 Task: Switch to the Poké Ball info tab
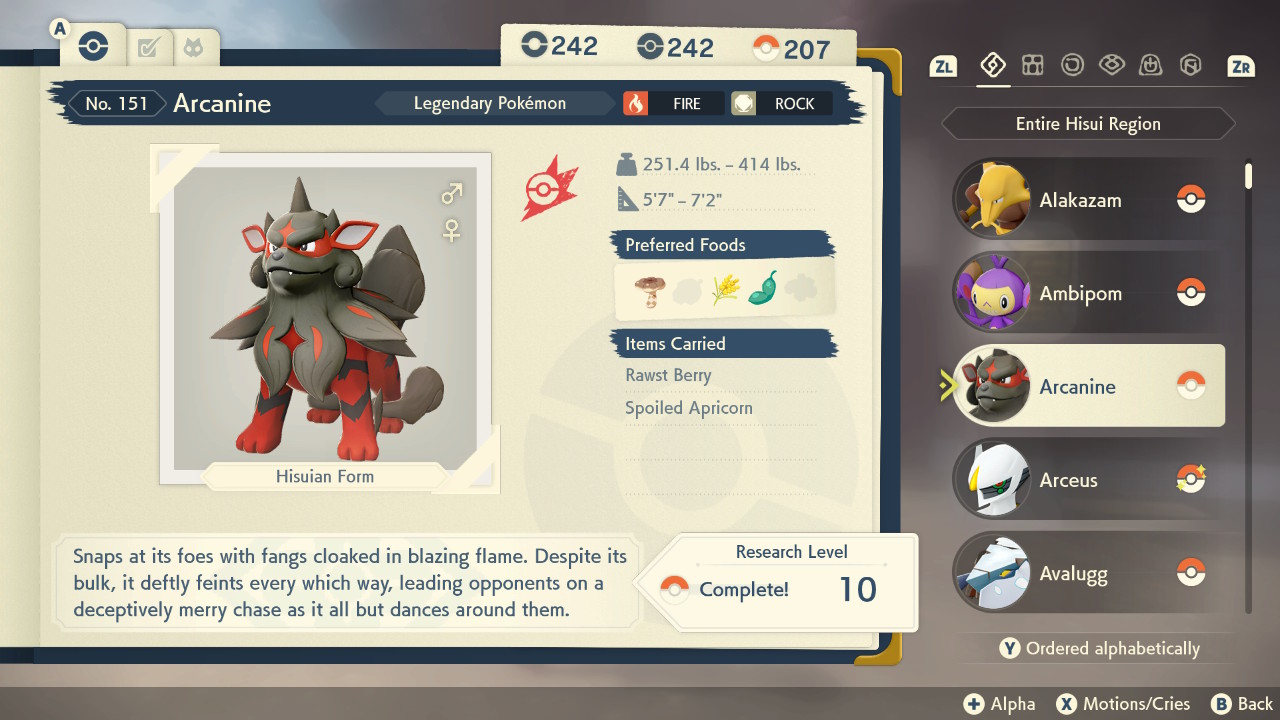click(93, 46)
